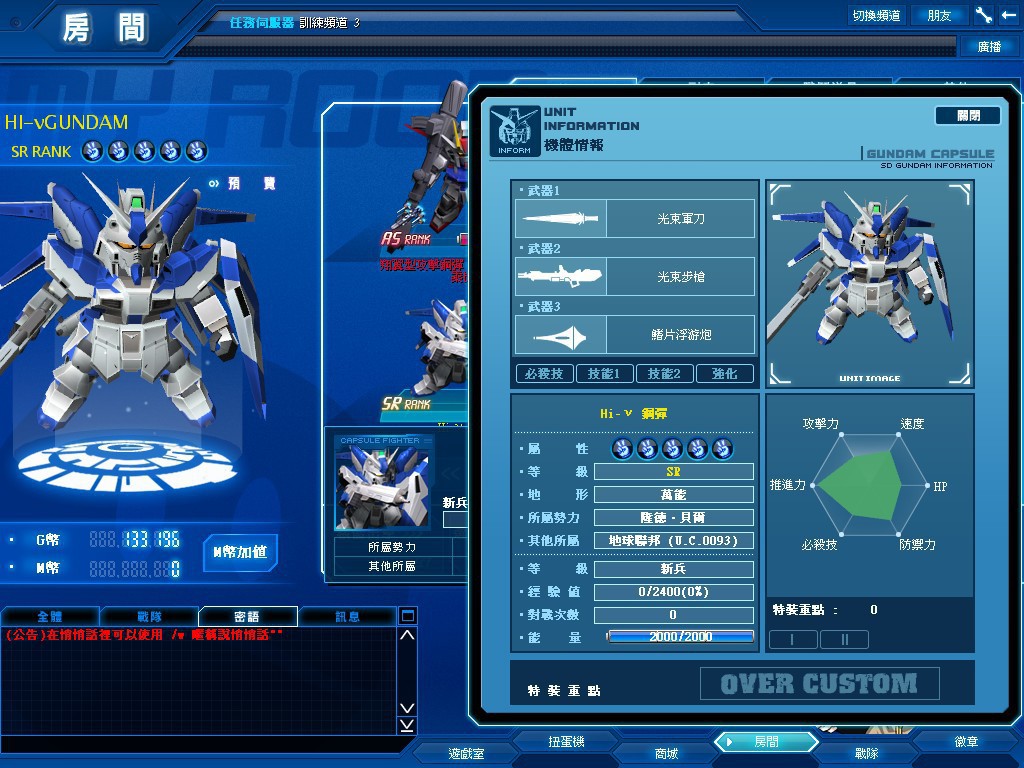
Task: Open the 商城 shop
Action: coord(666,753)
